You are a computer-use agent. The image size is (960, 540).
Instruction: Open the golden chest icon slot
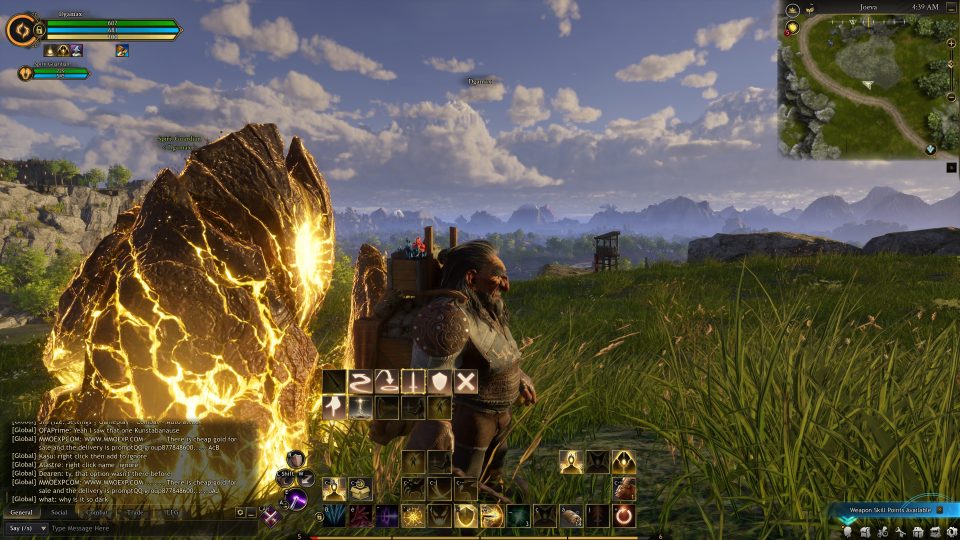click(360, 489)
